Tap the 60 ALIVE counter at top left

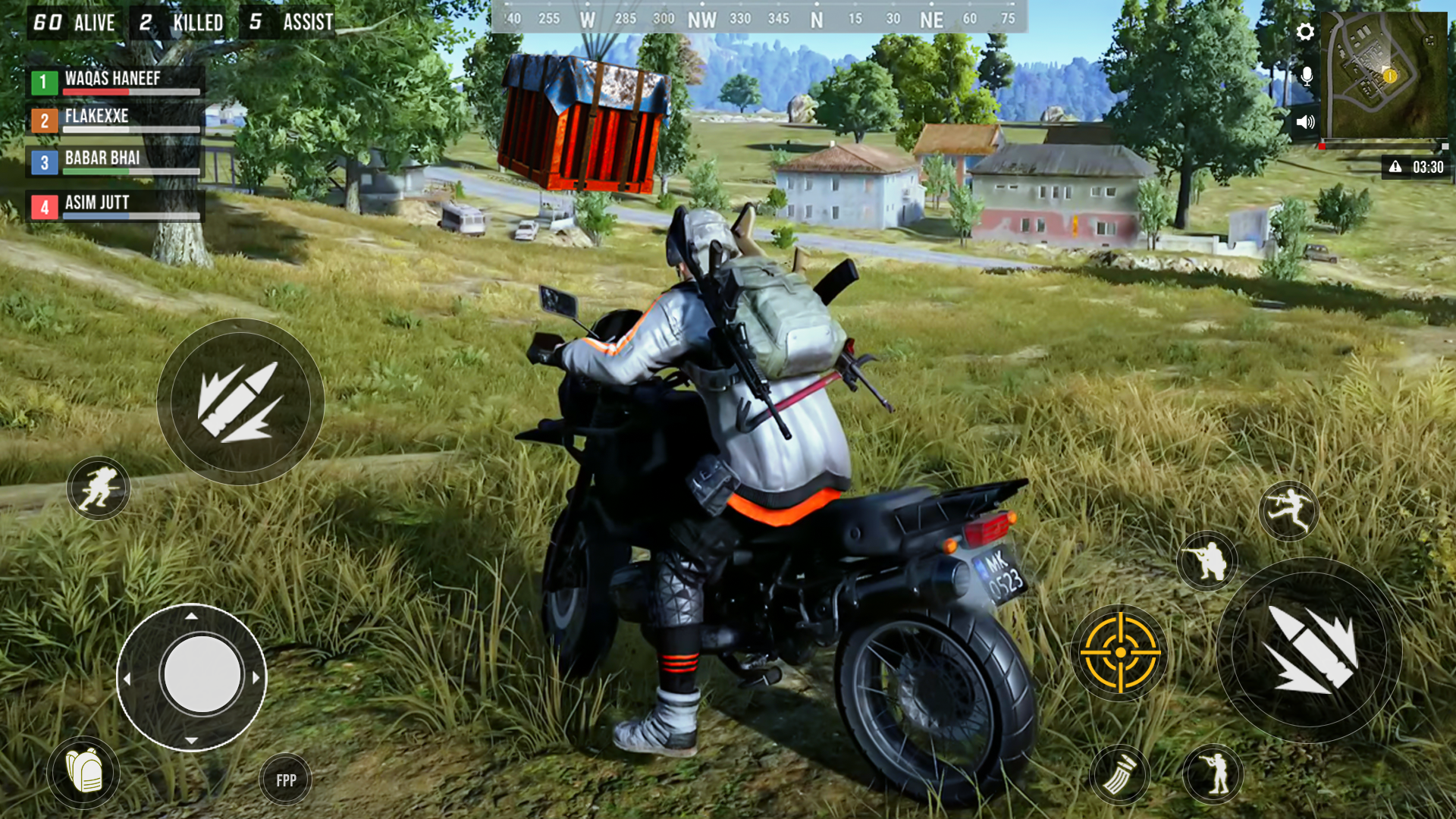(x=72, y=23)
